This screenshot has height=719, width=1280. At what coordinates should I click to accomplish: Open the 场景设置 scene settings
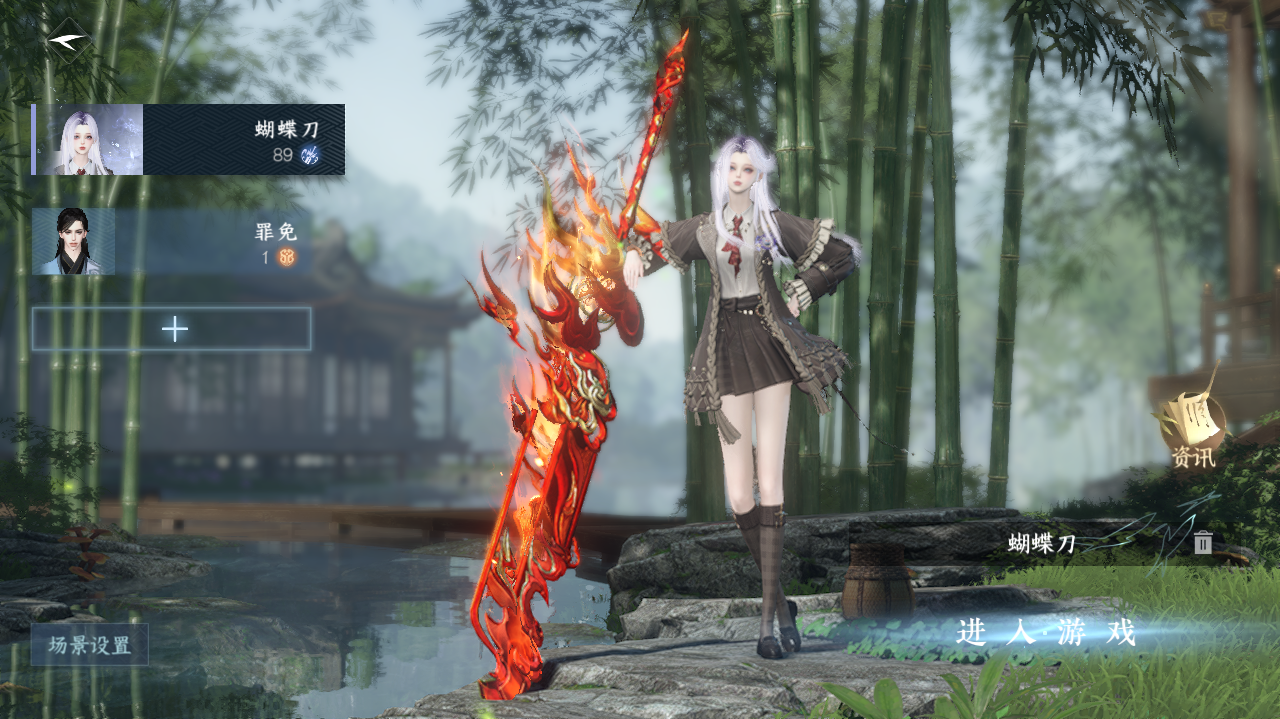pos(90,645)
